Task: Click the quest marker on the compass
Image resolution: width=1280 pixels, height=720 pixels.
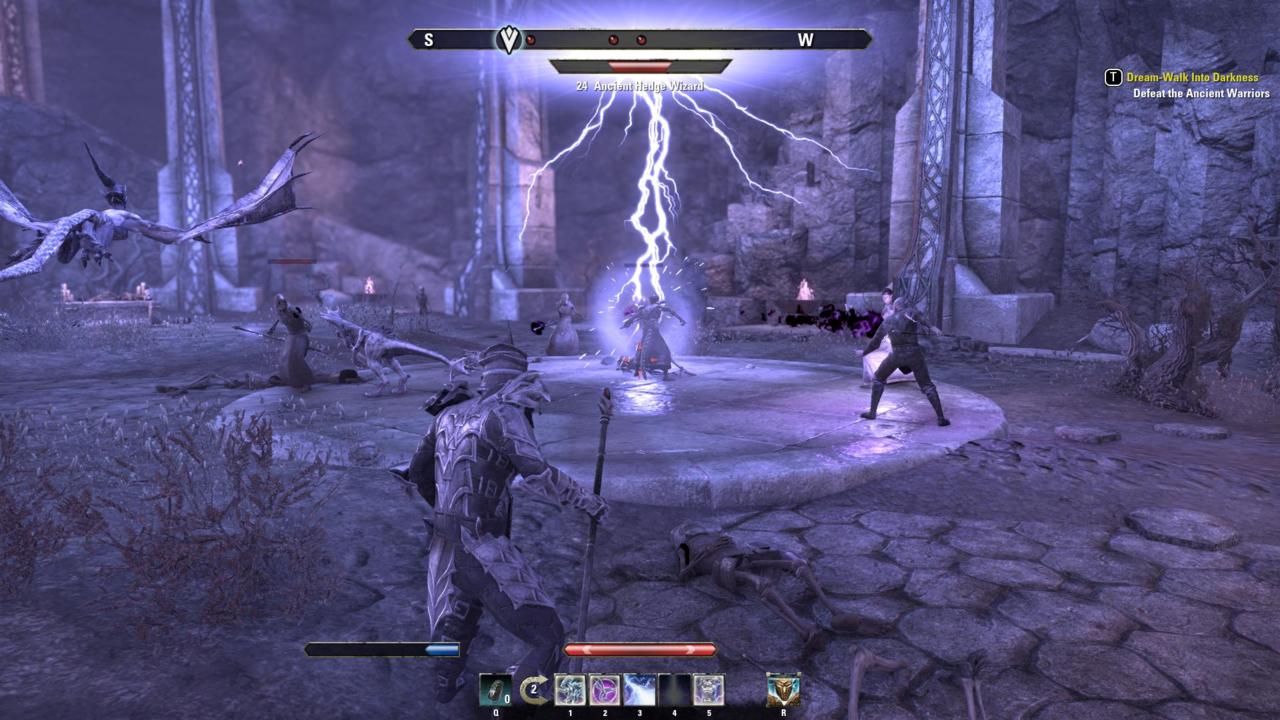Action: coord(509,40)
